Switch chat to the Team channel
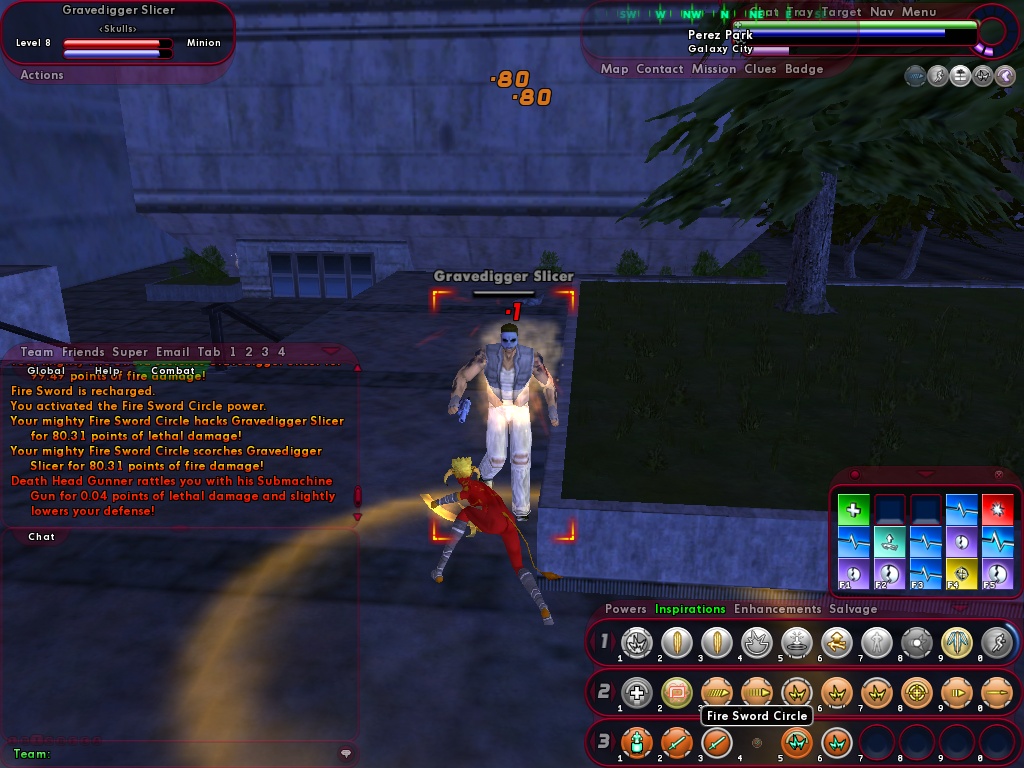The width and height of the screenshot is (1024, 768). 37,352
